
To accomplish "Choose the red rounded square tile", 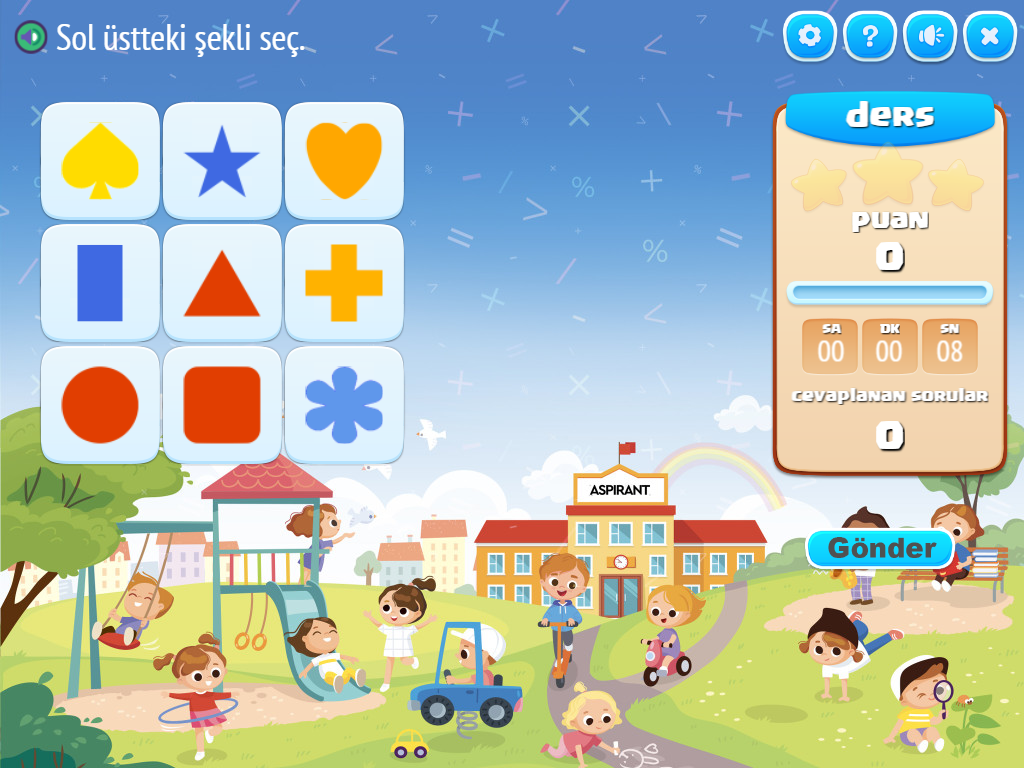I will click(222, 405).
